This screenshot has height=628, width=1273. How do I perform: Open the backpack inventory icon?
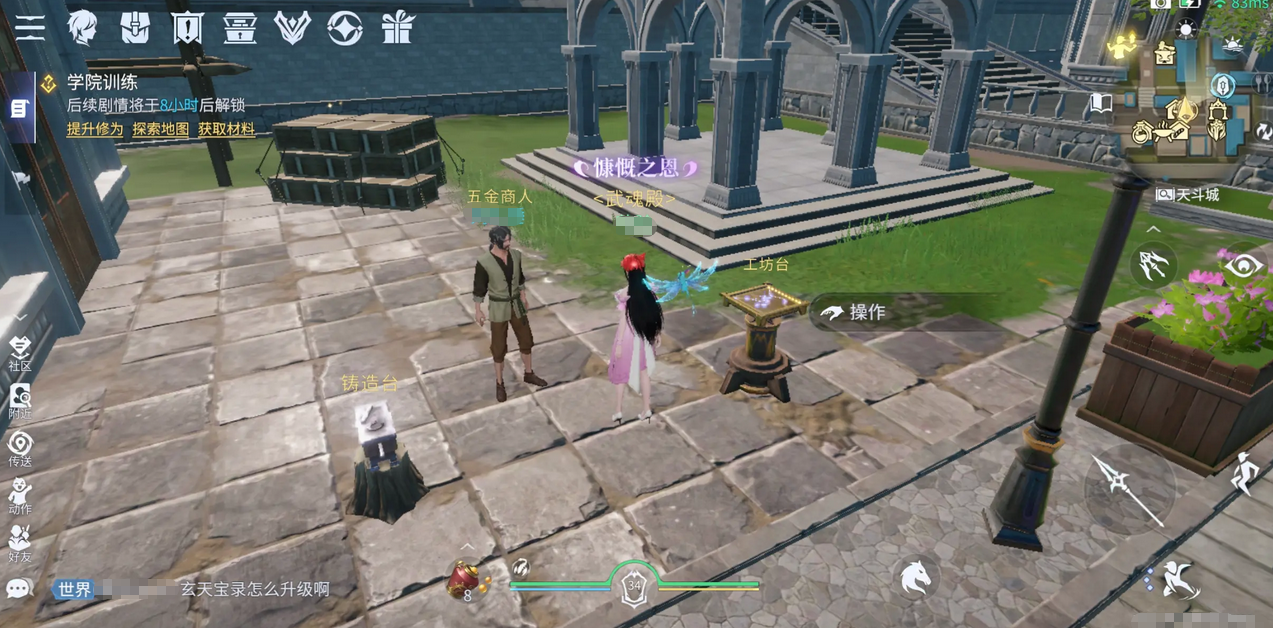135,28
